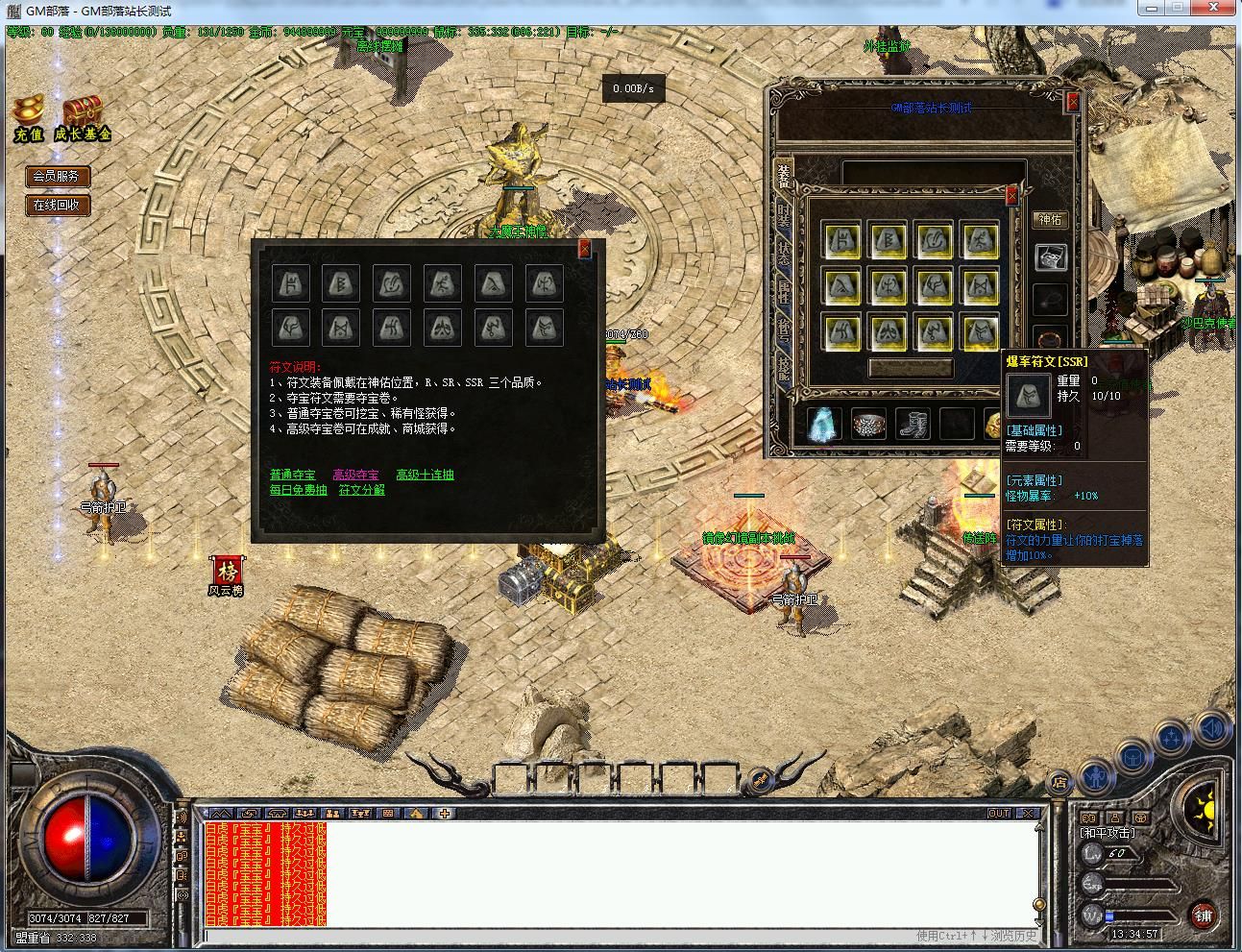Switch to the 时装 tab

tap(784, 216)
